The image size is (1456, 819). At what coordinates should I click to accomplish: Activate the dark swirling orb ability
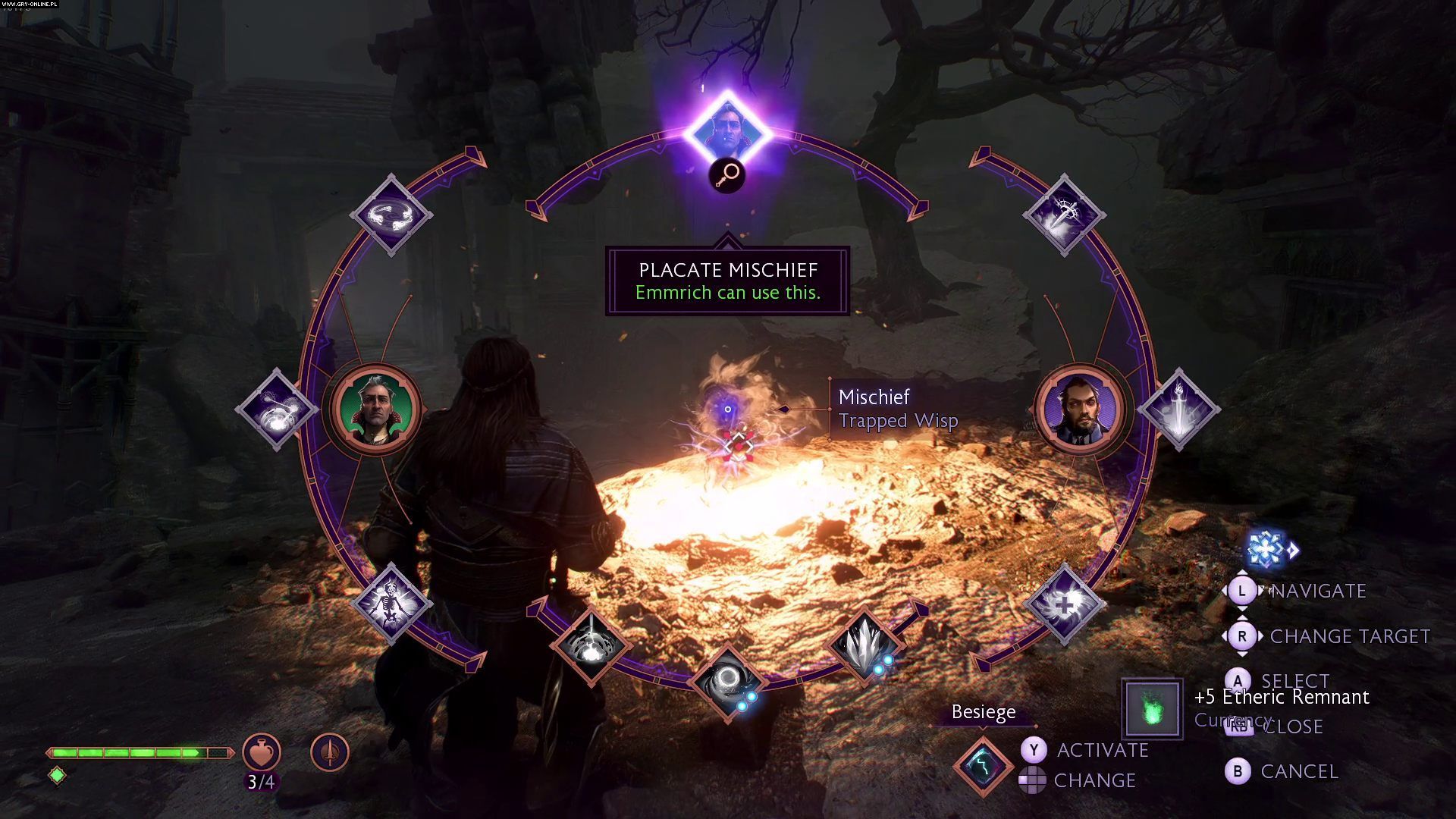pyautogui.click(x=726, y=681)
